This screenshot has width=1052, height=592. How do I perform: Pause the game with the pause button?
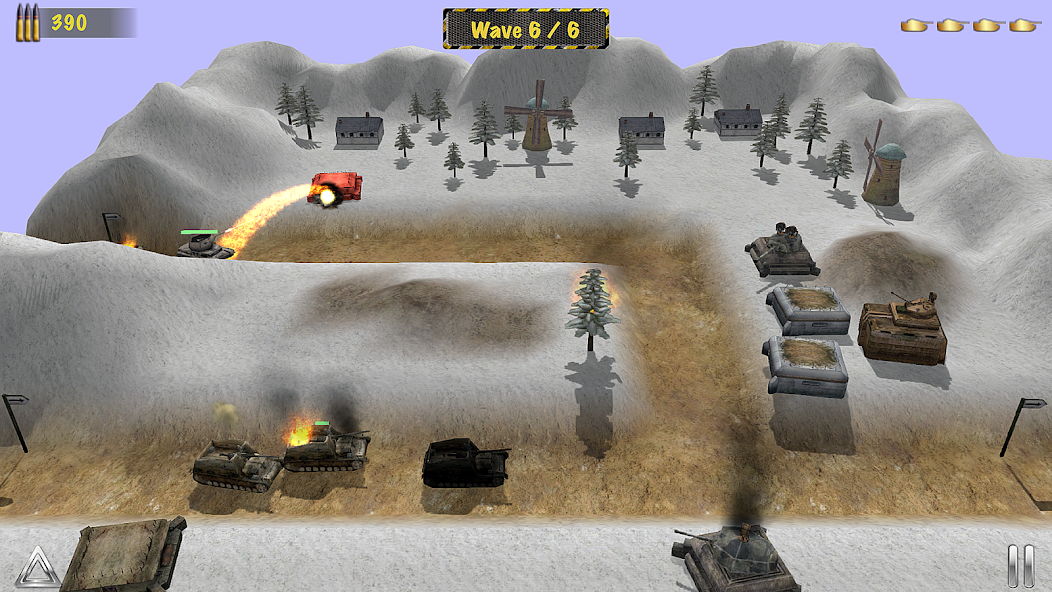click(1020, 566)
